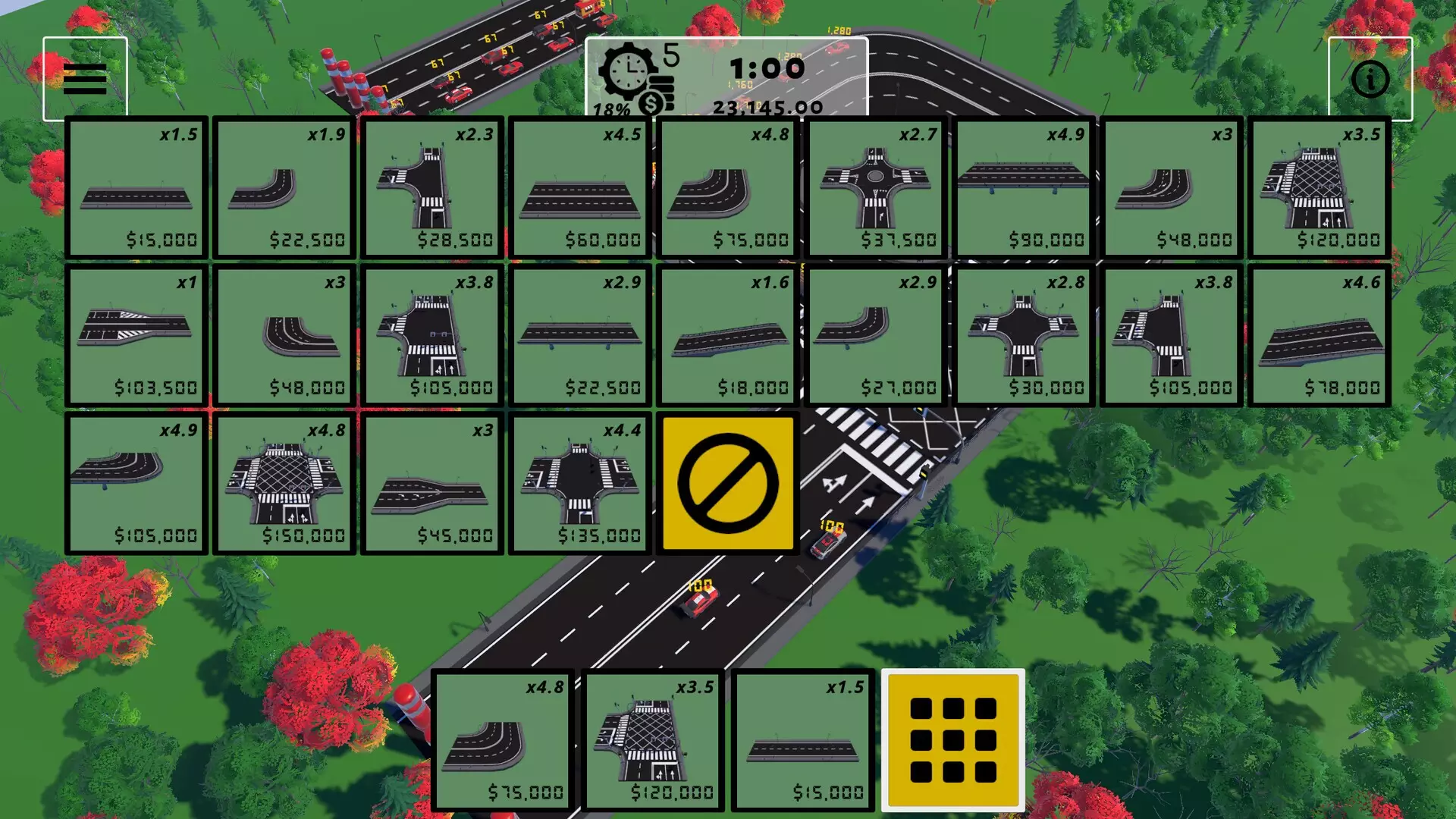Select the $75,000 highway curve tile top row
1456x819 pixels.
(x=728, y=186)
